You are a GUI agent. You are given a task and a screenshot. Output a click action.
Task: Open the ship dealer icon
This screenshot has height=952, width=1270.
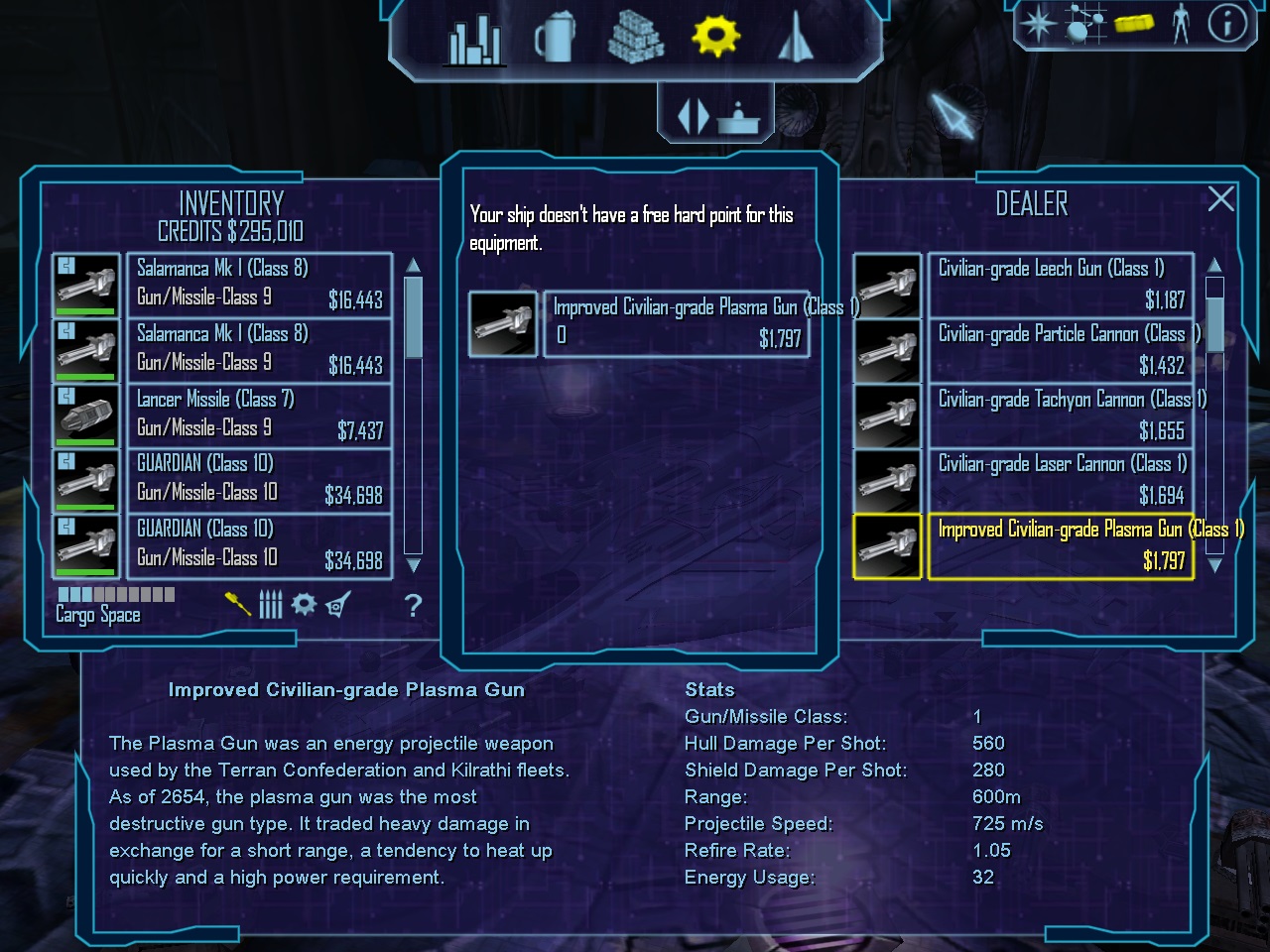coord(795,39)
